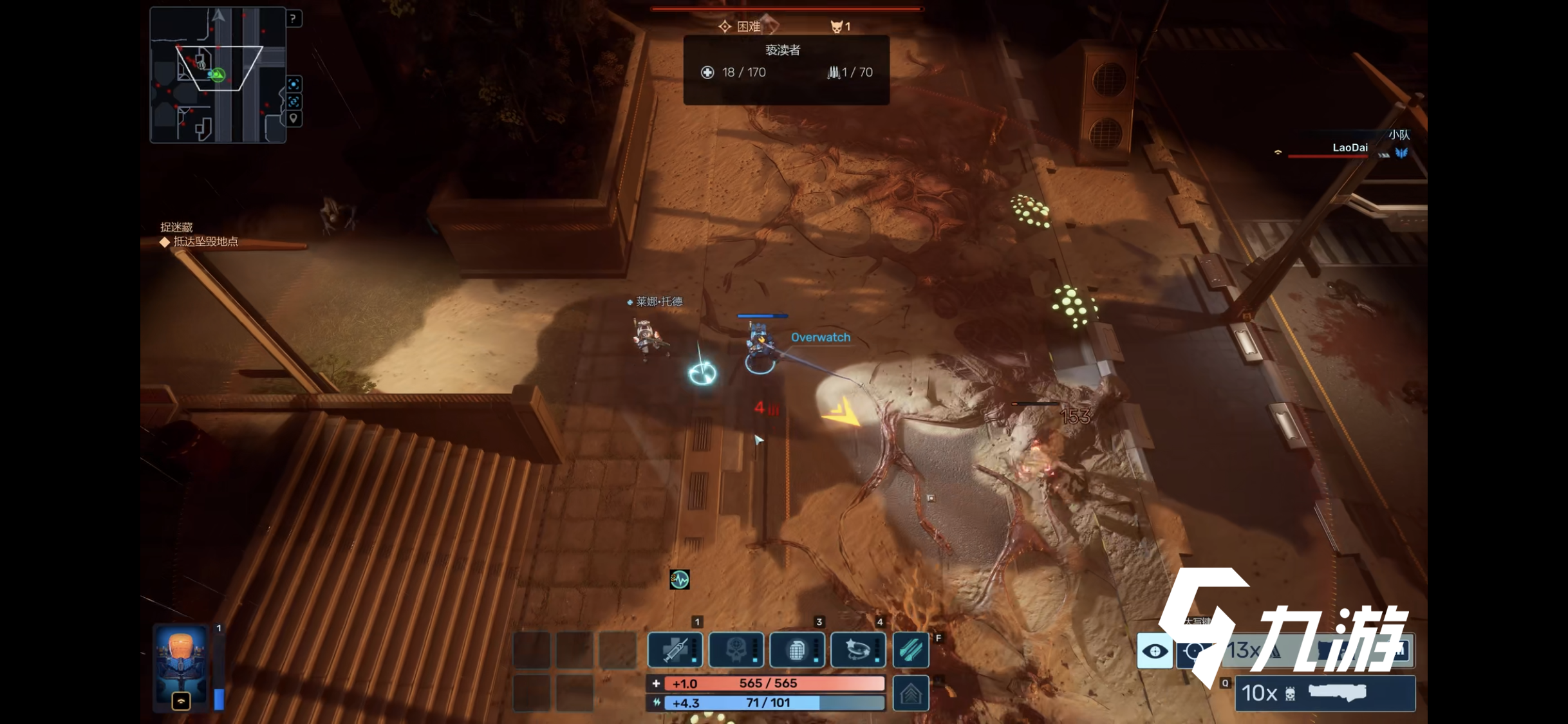This screenshot has height=724, width=1568.
Task: Click the minimap center-on-unit button
Action: [294, 84]
